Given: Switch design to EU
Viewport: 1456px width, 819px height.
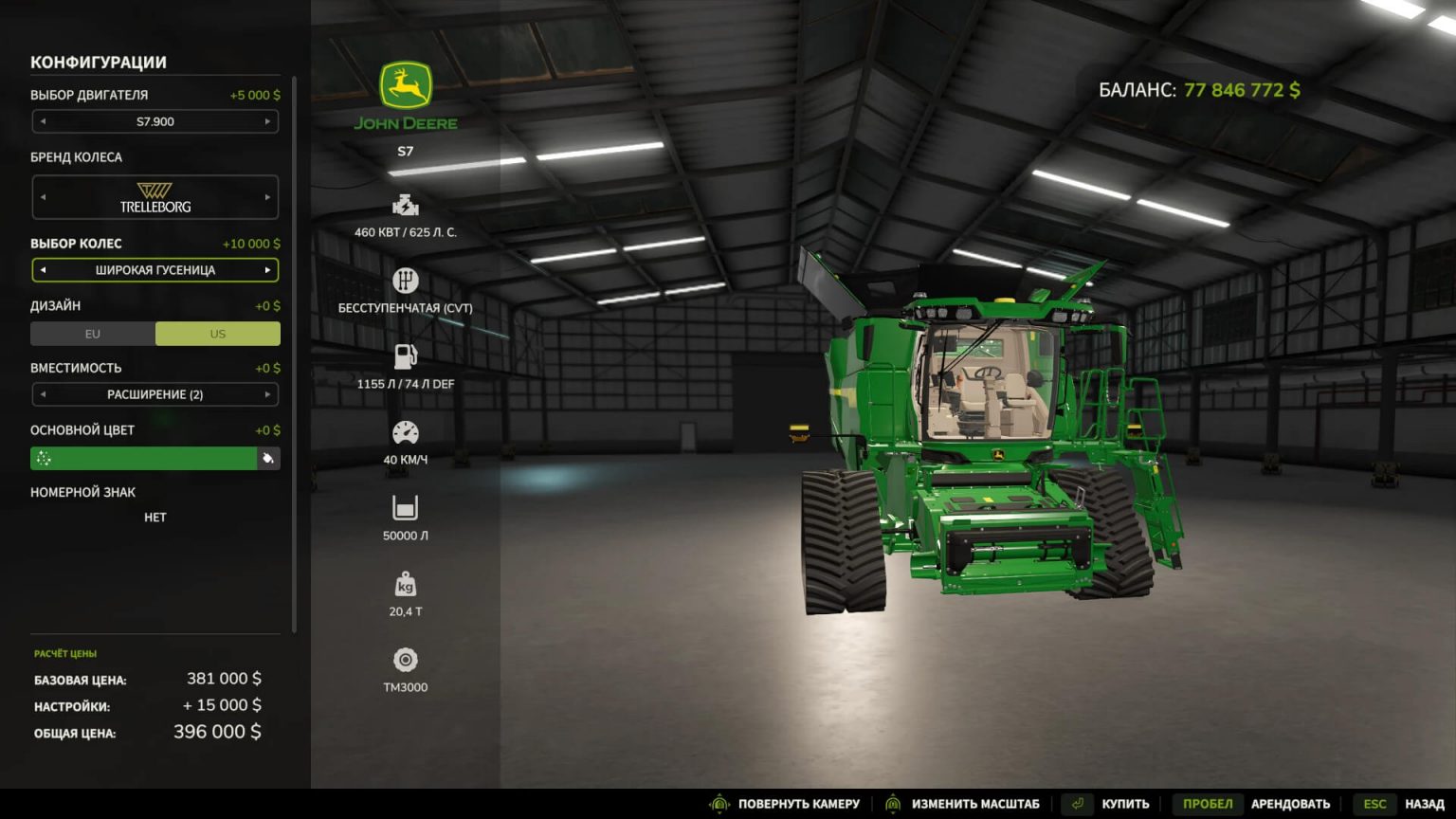Looking at the screenshot, I should 92,334.
